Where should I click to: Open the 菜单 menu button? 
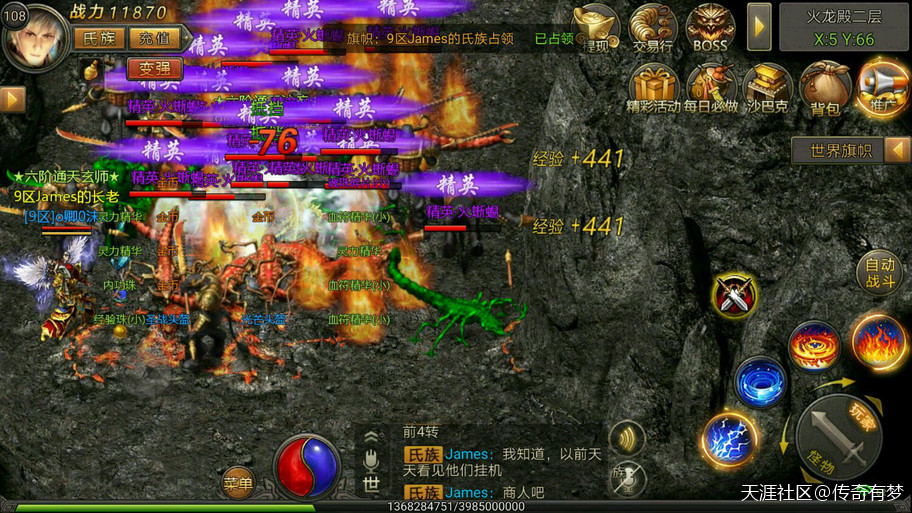pyautogui.click(x=238, y=483)
